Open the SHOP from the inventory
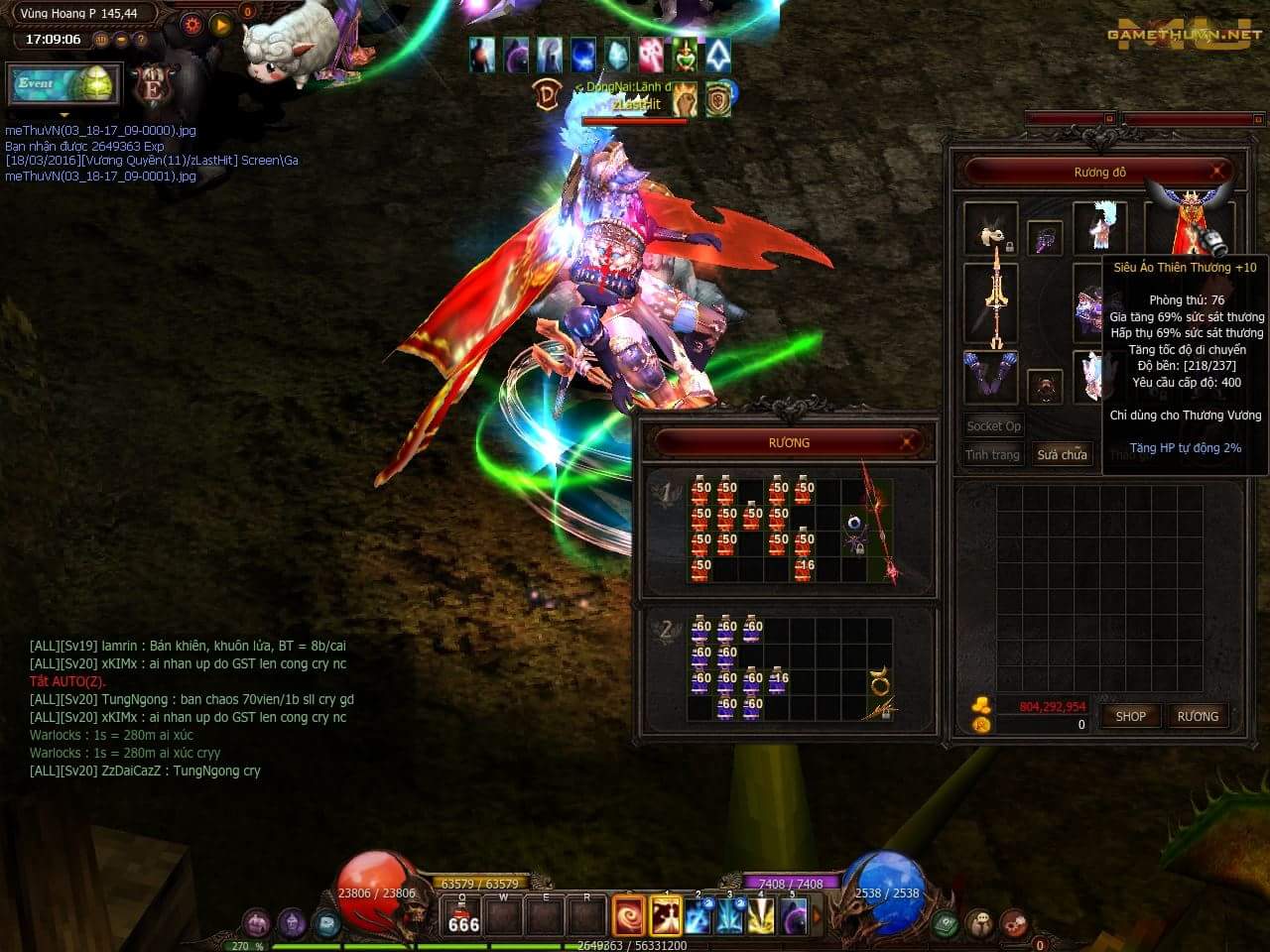The height and width of the screenshot is (952, 1270). coord(1130,716)
